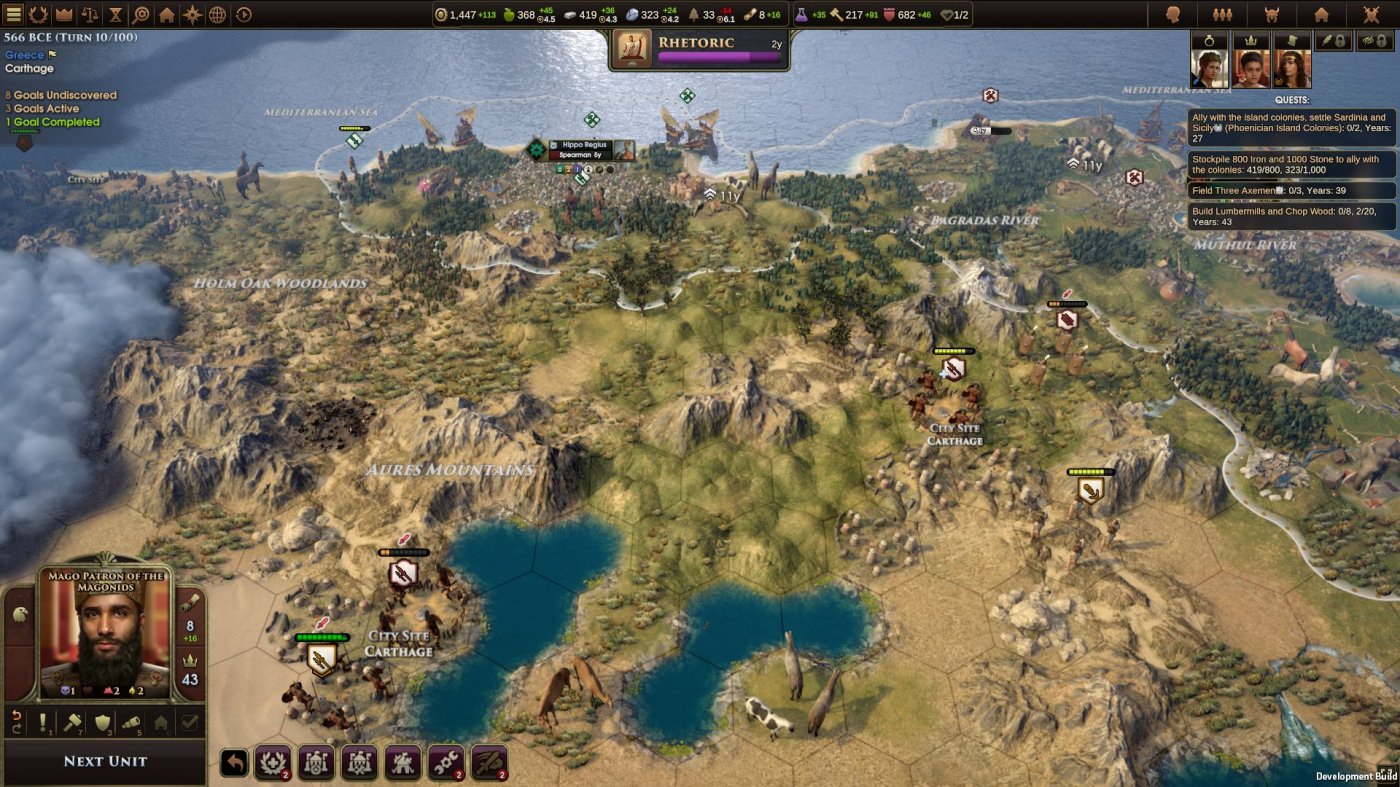The height and width of the screenshot is (787, 1400).
Task: Click the crown icon in the top toolbar
Action: pos(63,14)
